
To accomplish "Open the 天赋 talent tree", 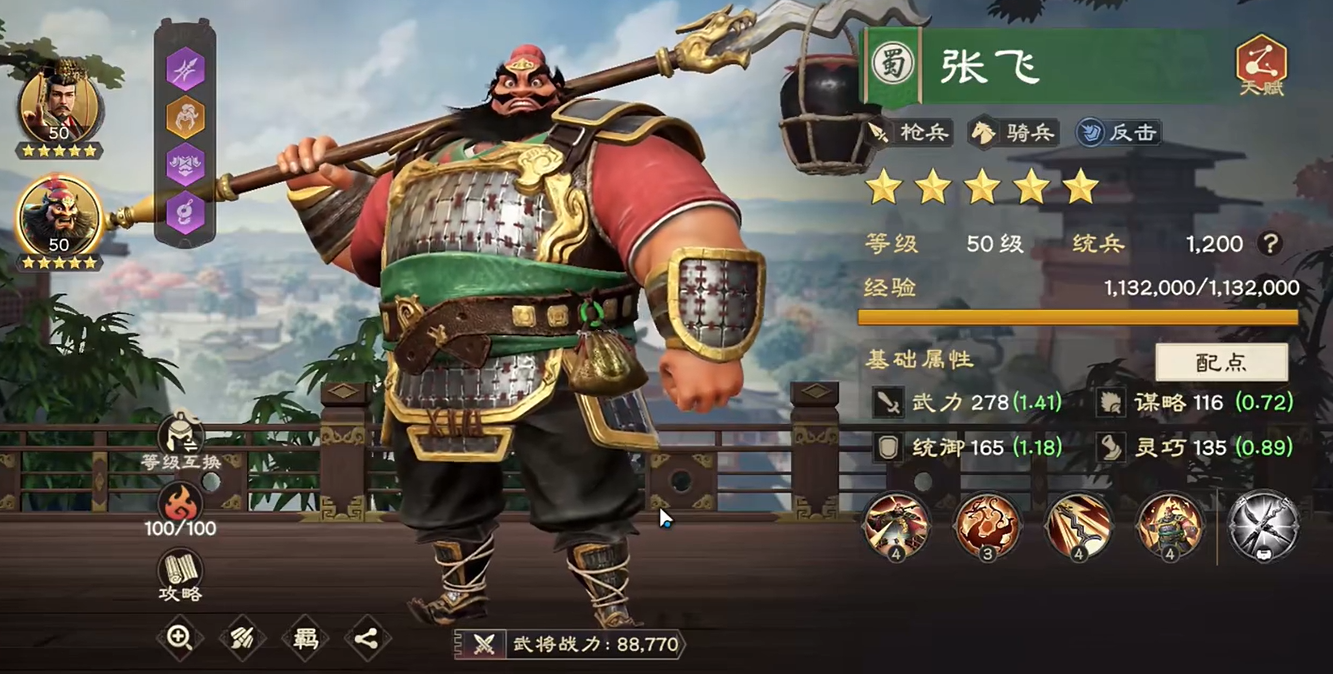I will click(1261, 66).
